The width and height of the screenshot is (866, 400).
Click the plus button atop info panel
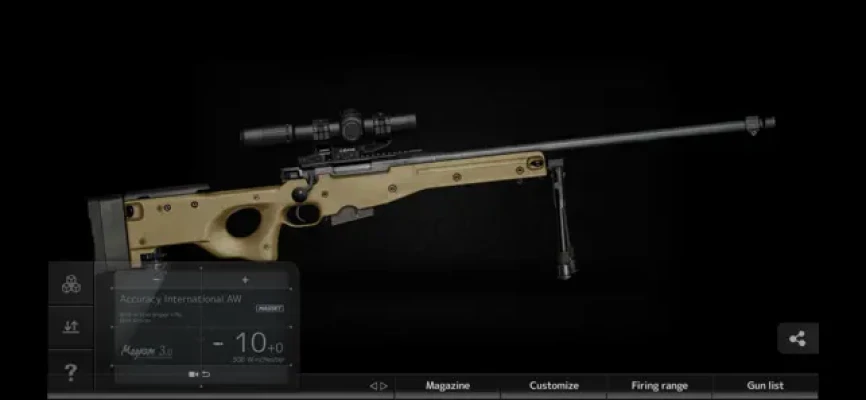point(245,279)
